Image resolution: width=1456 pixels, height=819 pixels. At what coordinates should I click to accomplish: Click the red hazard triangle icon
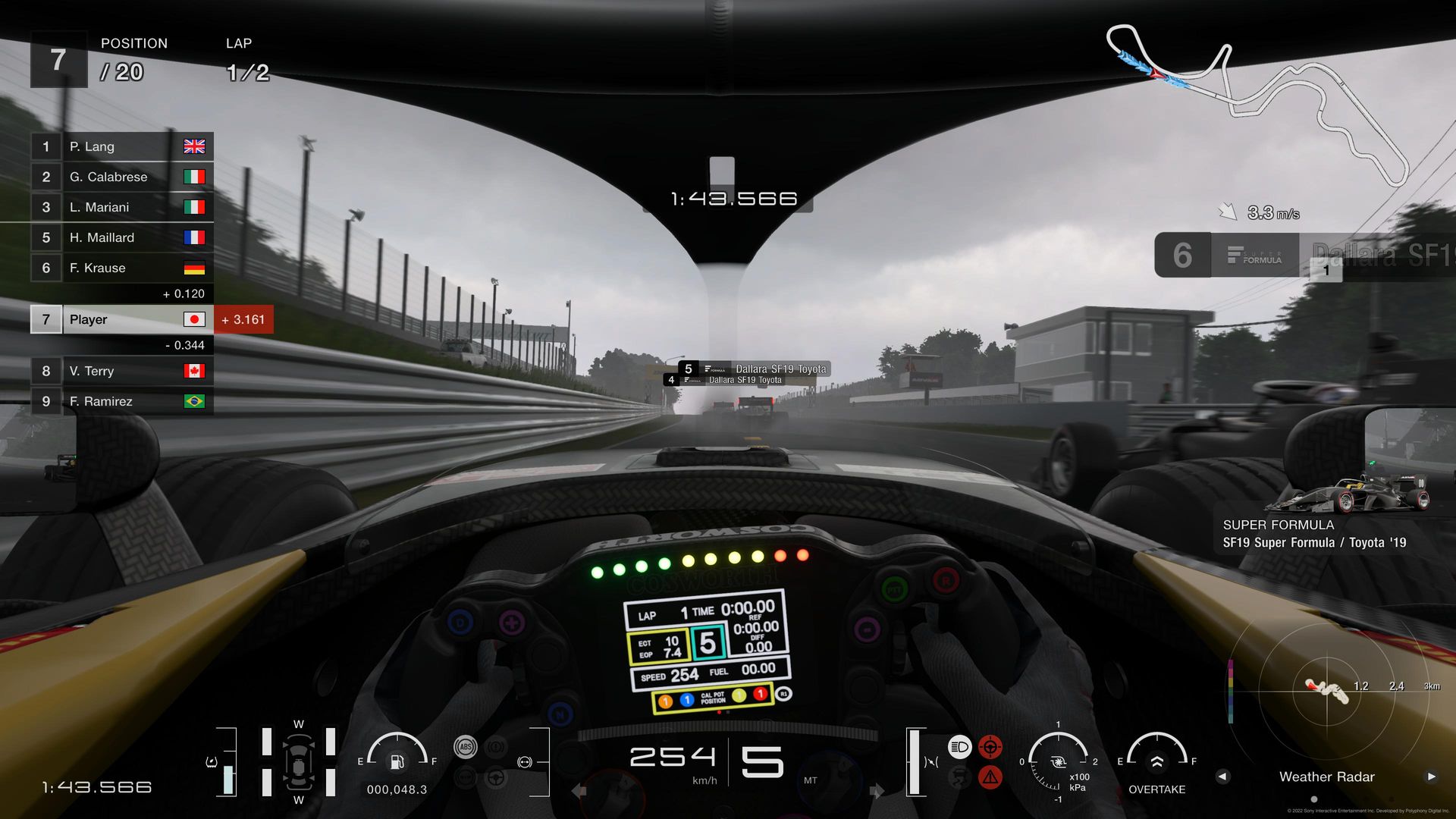(990, 777)
